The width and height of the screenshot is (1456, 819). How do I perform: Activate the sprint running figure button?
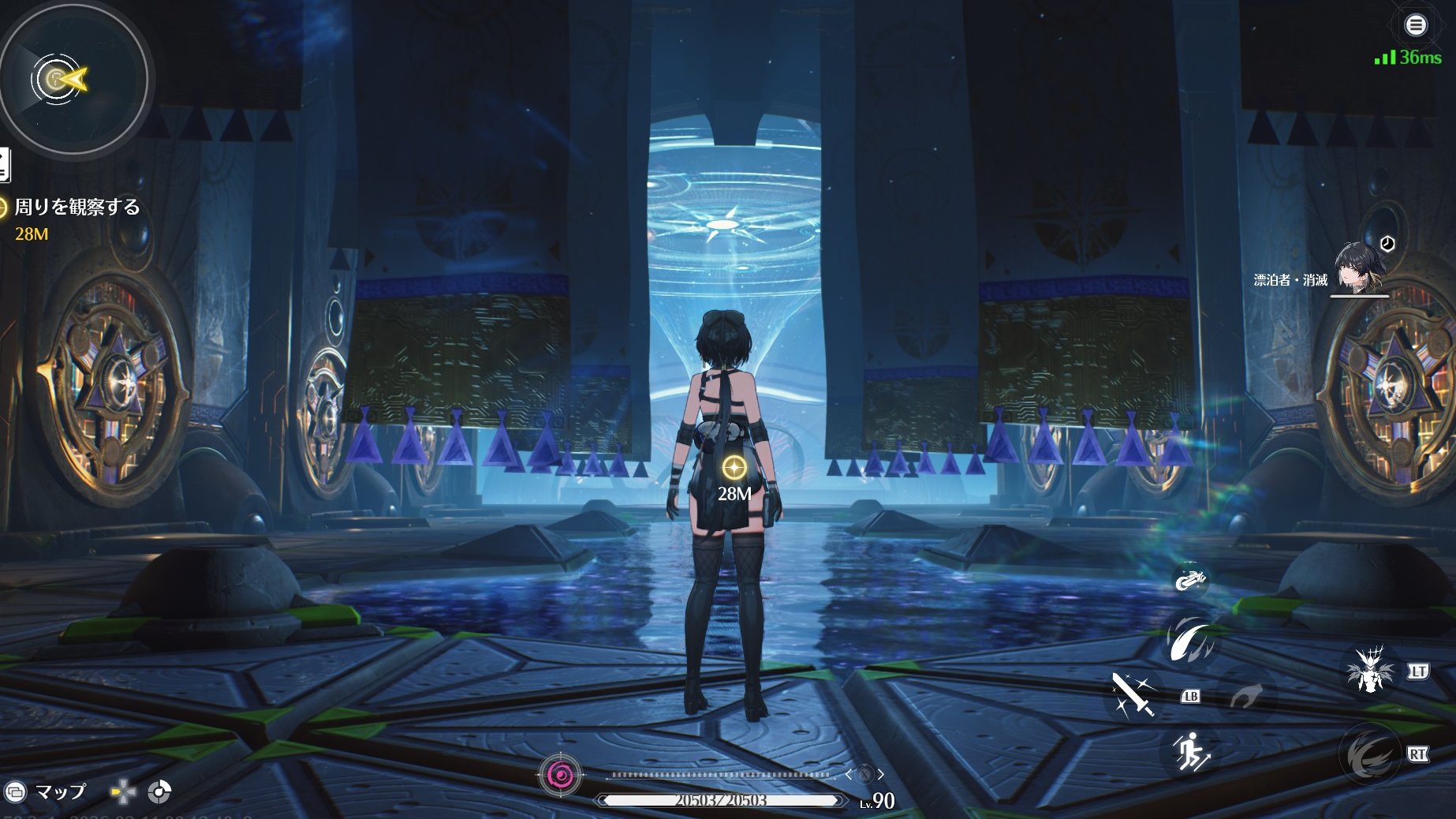coord(1191,750)
